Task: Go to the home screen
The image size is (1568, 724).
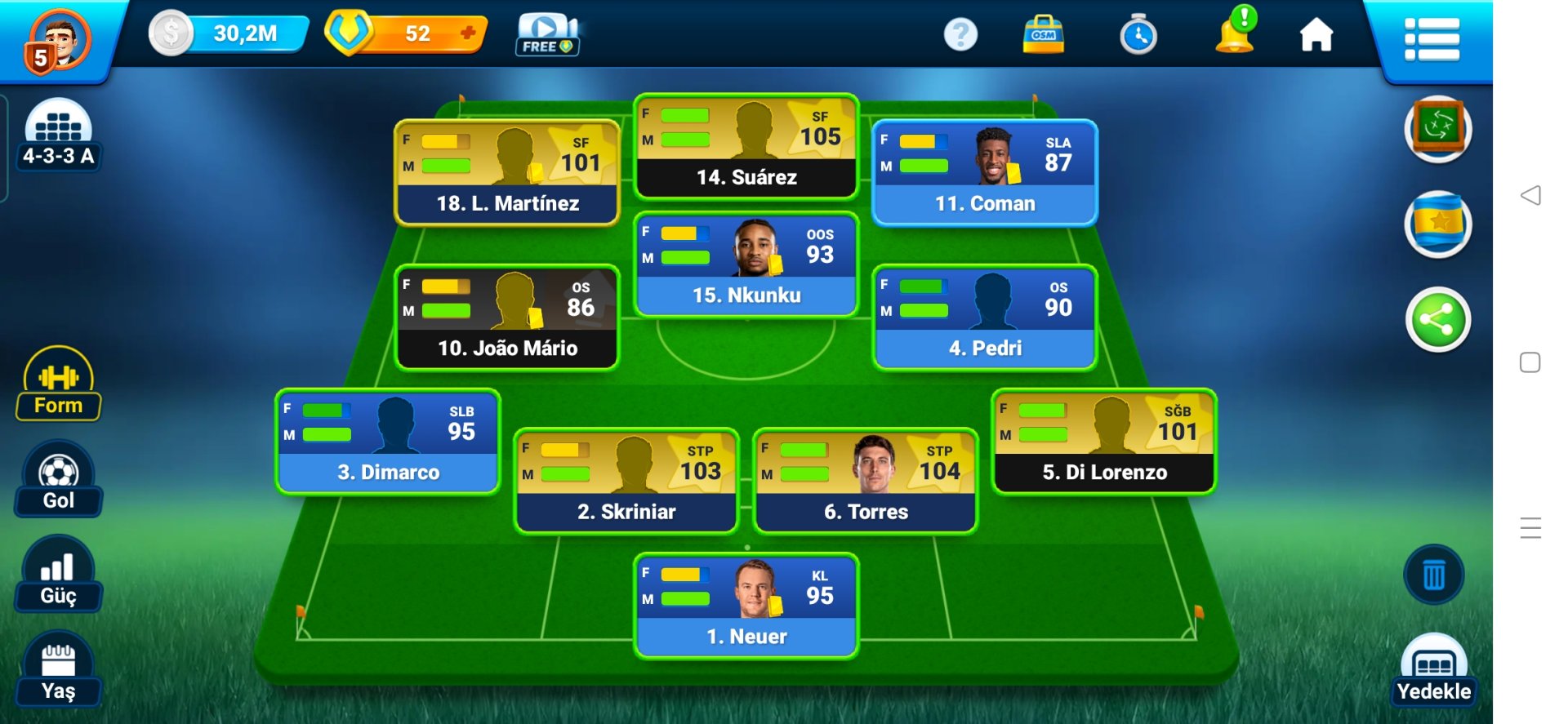Action: [x=1316, y=35]
